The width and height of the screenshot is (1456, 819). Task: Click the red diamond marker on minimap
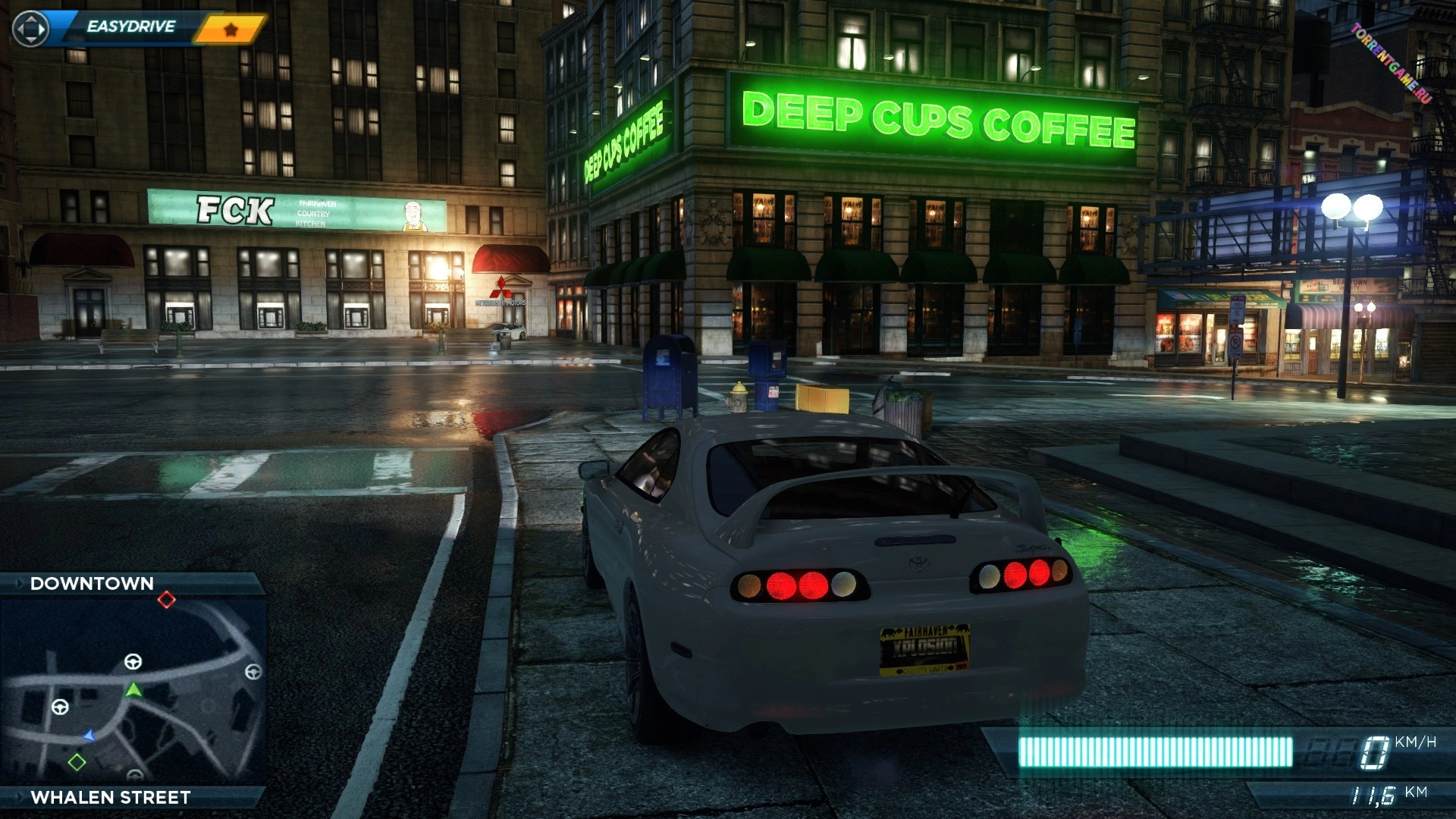[x=167, y=601]
